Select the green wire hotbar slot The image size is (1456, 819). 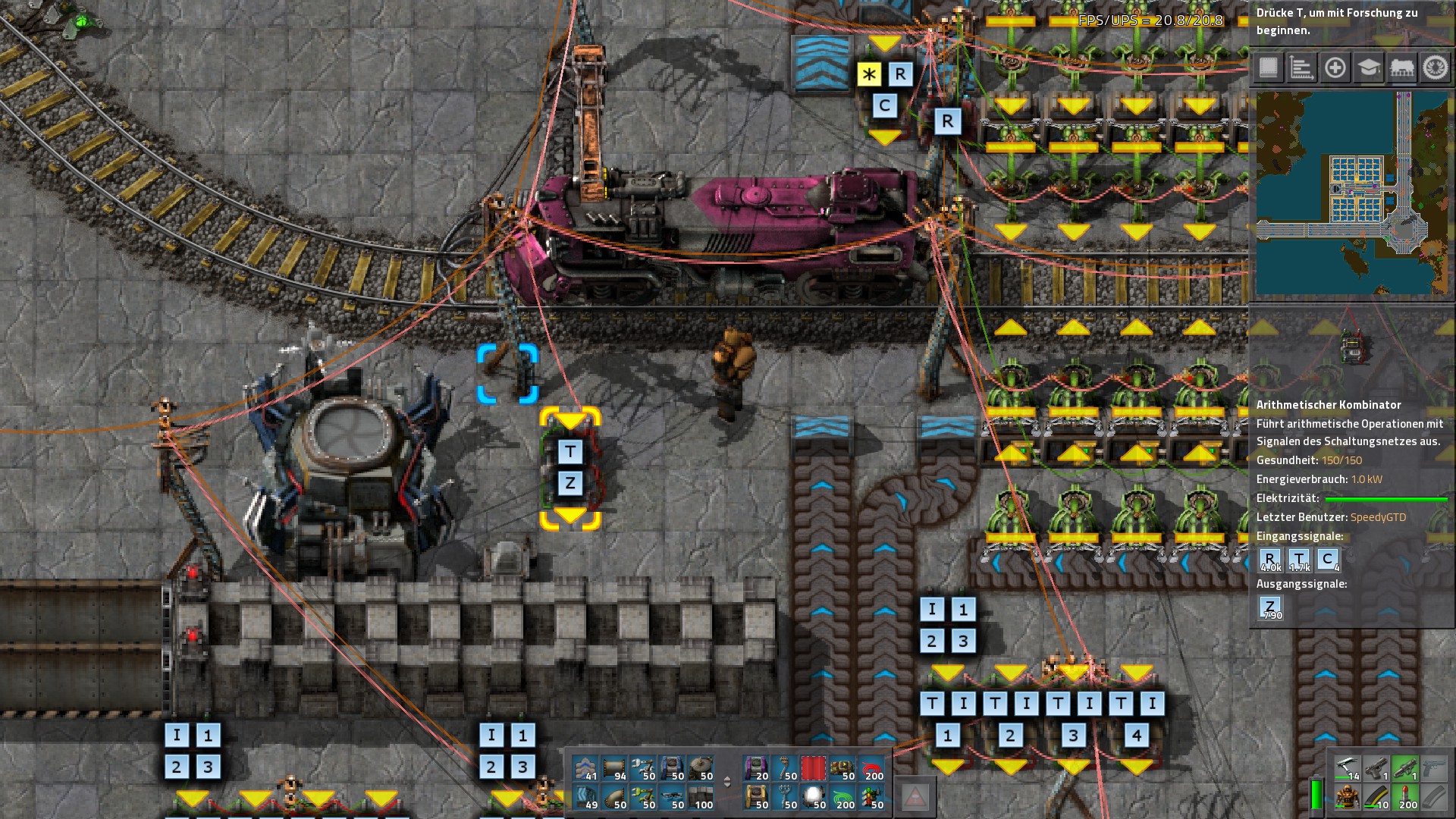click(x=843, y=798)
